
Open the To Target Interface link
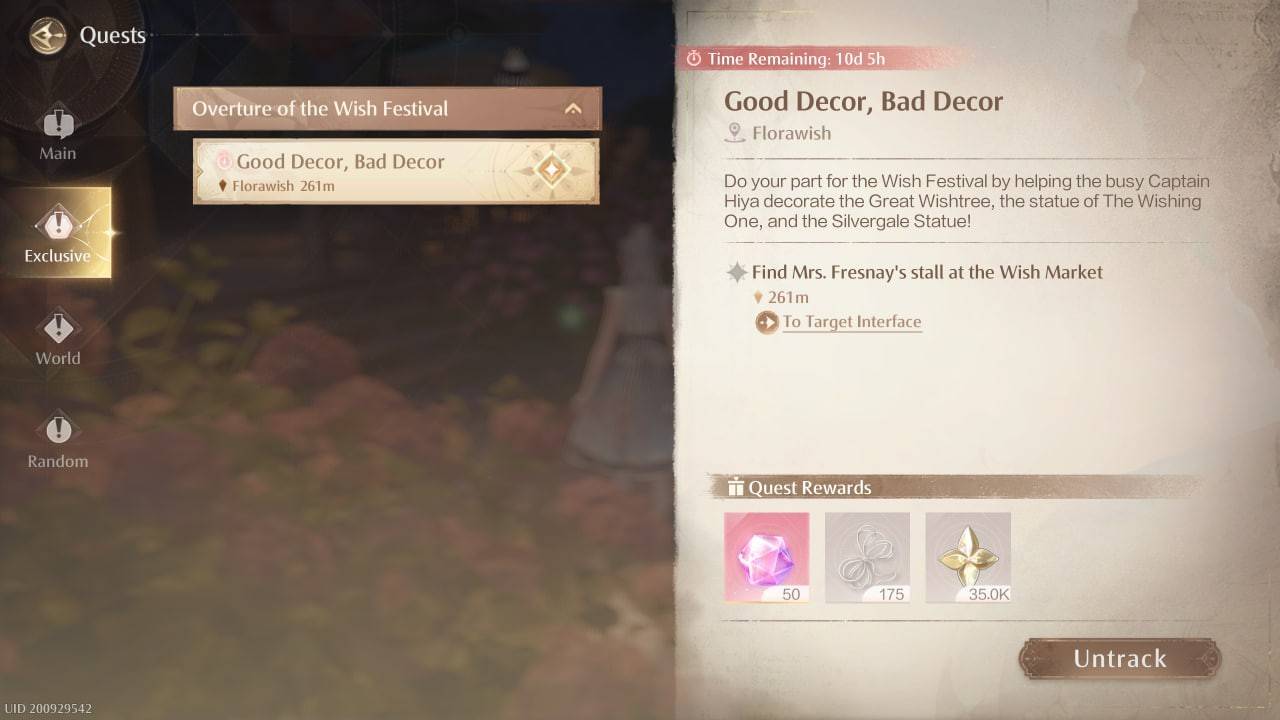tap(851, 322)
